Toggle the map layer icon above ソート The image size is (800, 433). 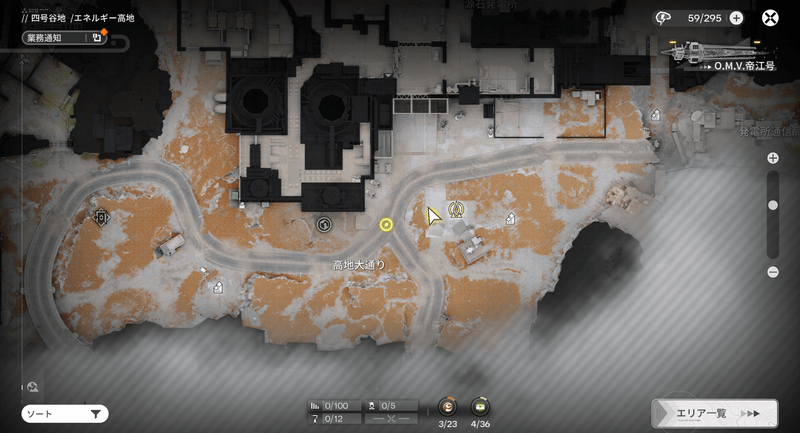click(33, 387)
